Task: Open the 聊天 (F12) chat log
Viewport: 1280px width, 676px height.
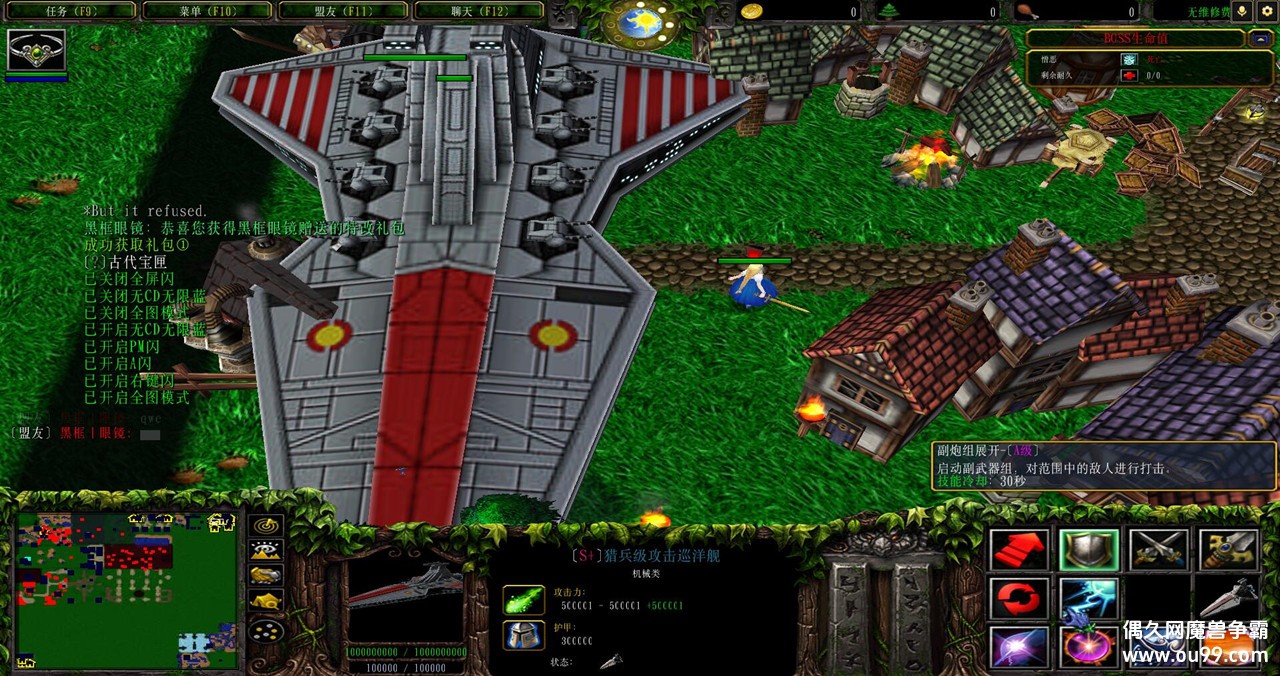Action: coord(477,11)
